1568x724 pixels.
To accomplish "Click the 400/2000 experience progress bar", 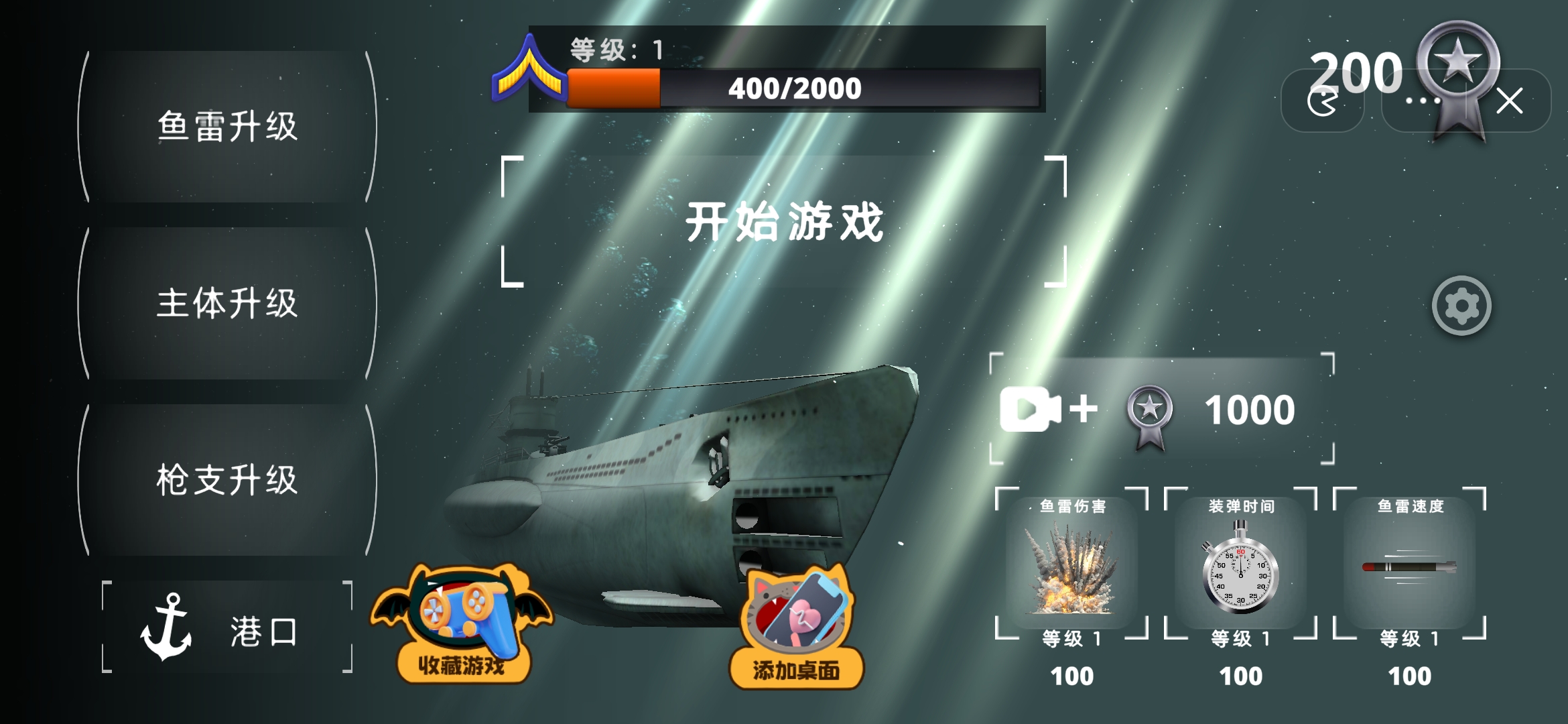I will [795, 87].
